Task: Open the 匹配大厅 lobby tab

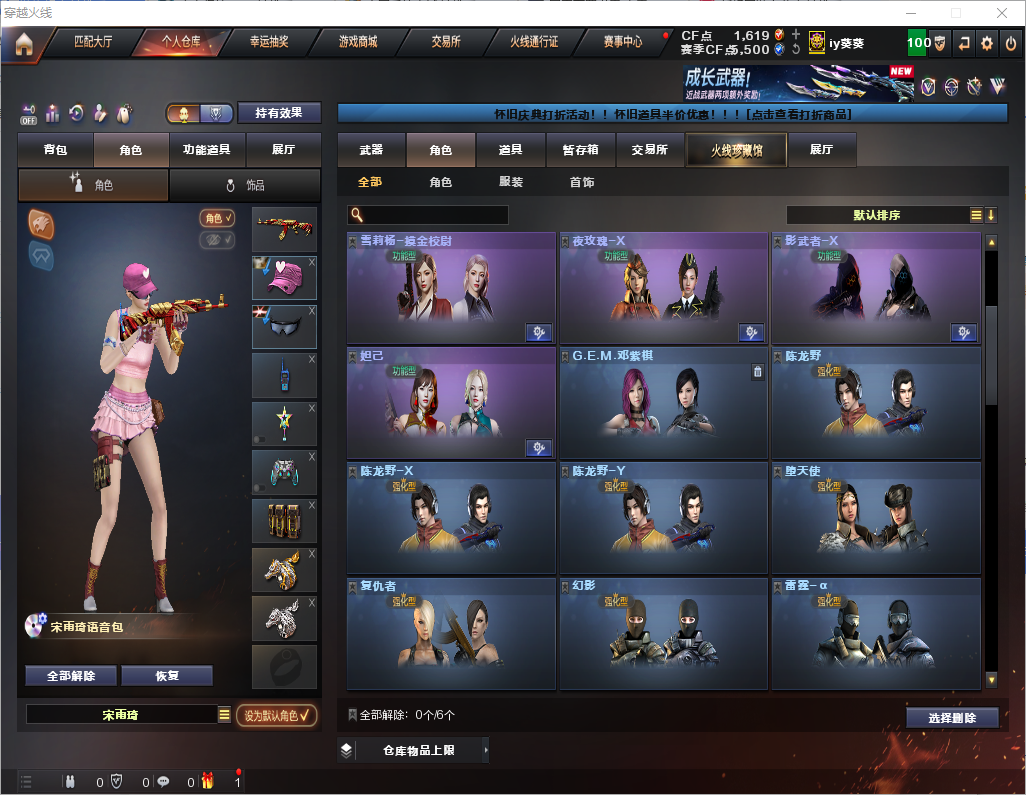Action: click(92, 42)
